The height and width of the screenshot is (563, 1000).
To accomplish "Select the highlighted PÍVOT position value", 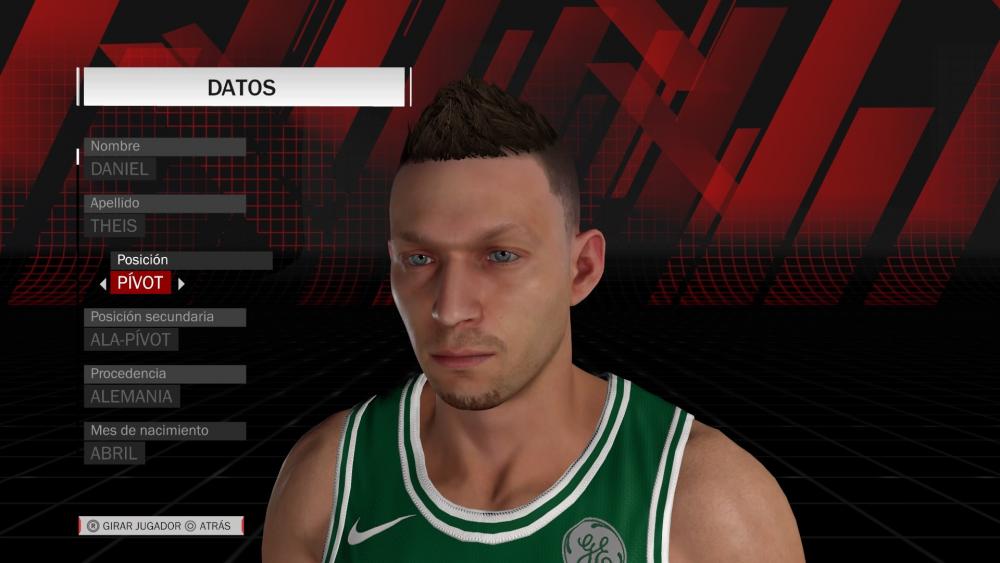I will 141,283.
